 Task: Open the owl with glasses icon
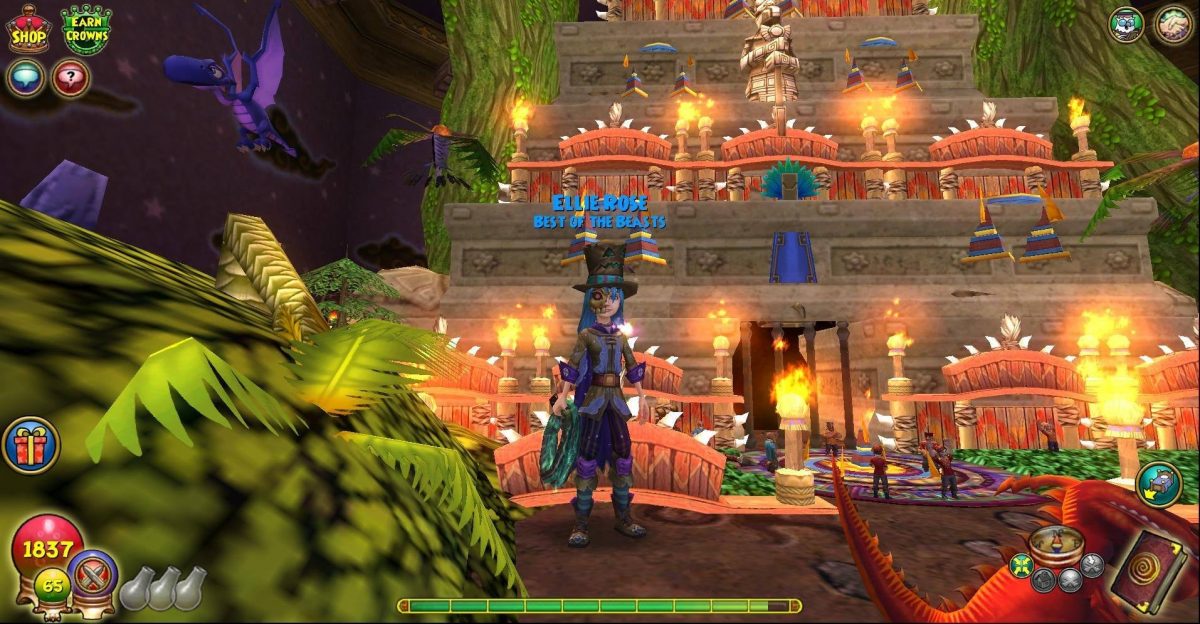pos(1127,25)
